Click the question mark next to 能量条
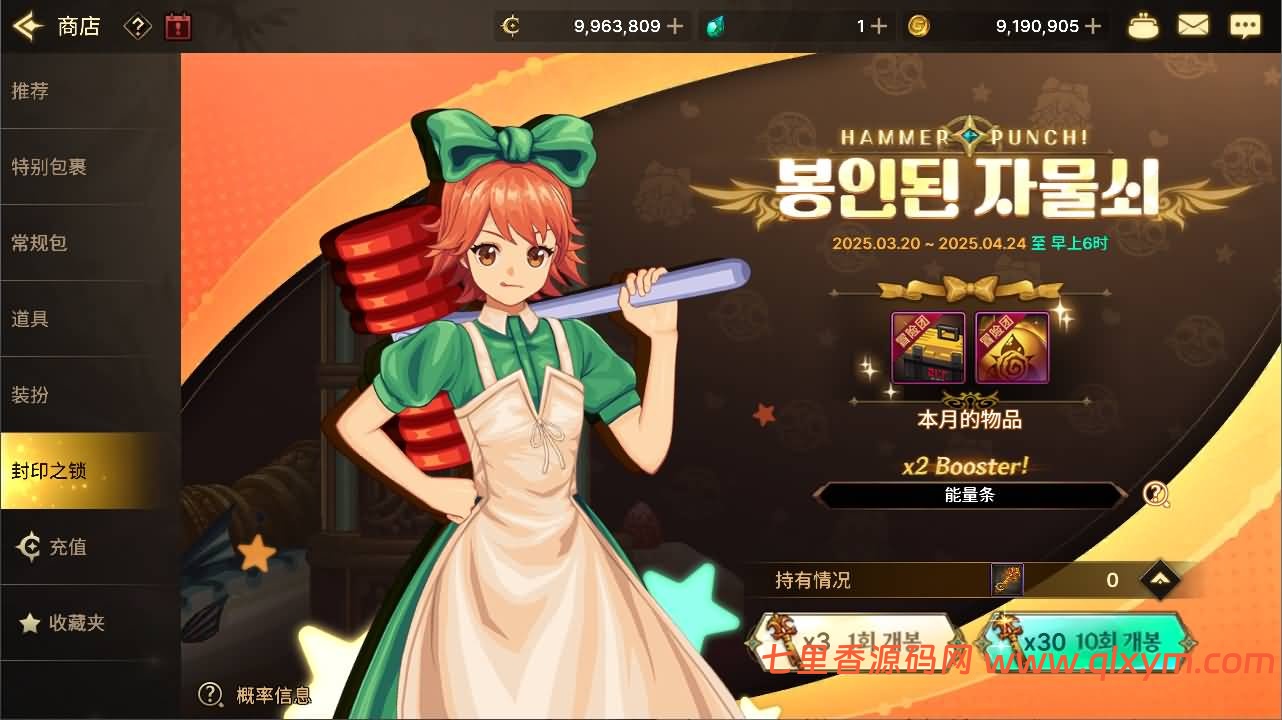This screenshot has height=720, width=1282. click(x=1157, y=492)
